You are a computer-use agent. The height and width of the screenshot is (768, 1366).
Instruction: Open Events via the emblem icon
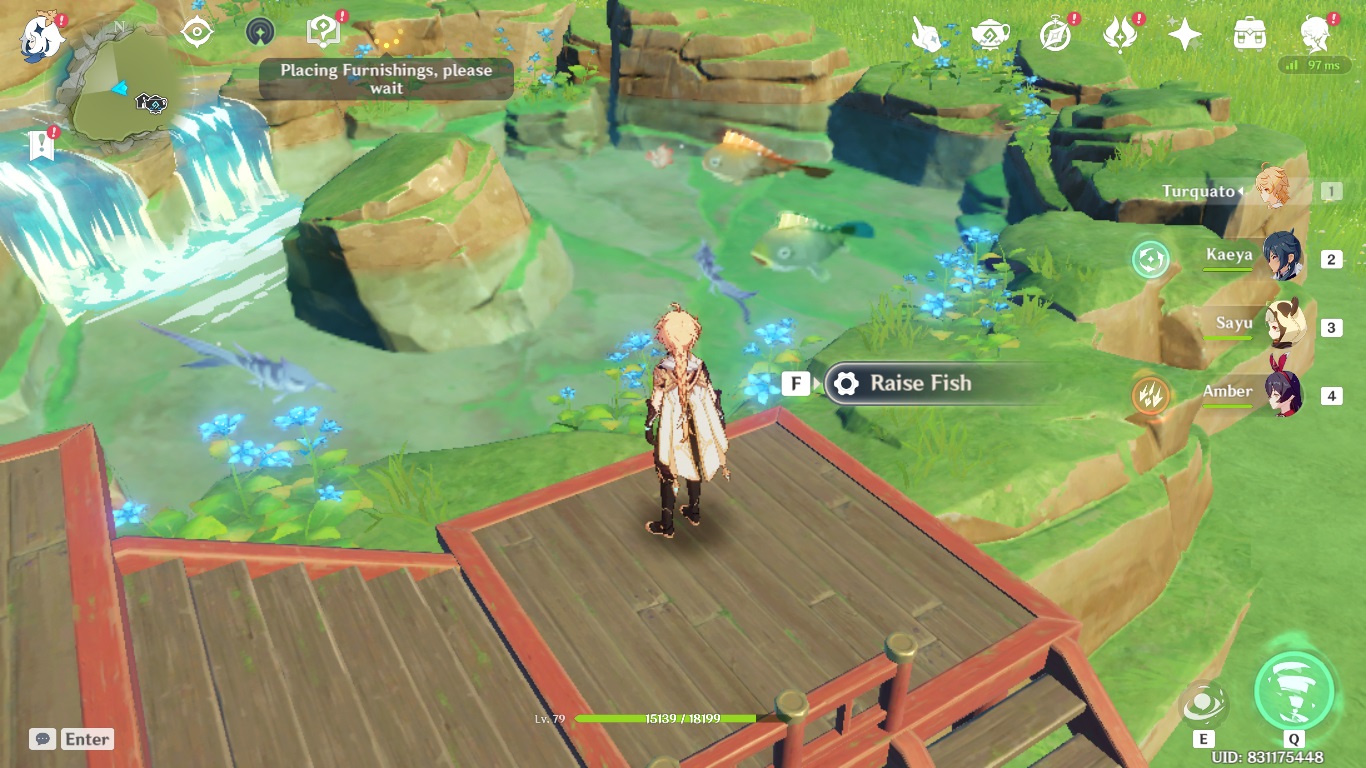coord(1120,32)
